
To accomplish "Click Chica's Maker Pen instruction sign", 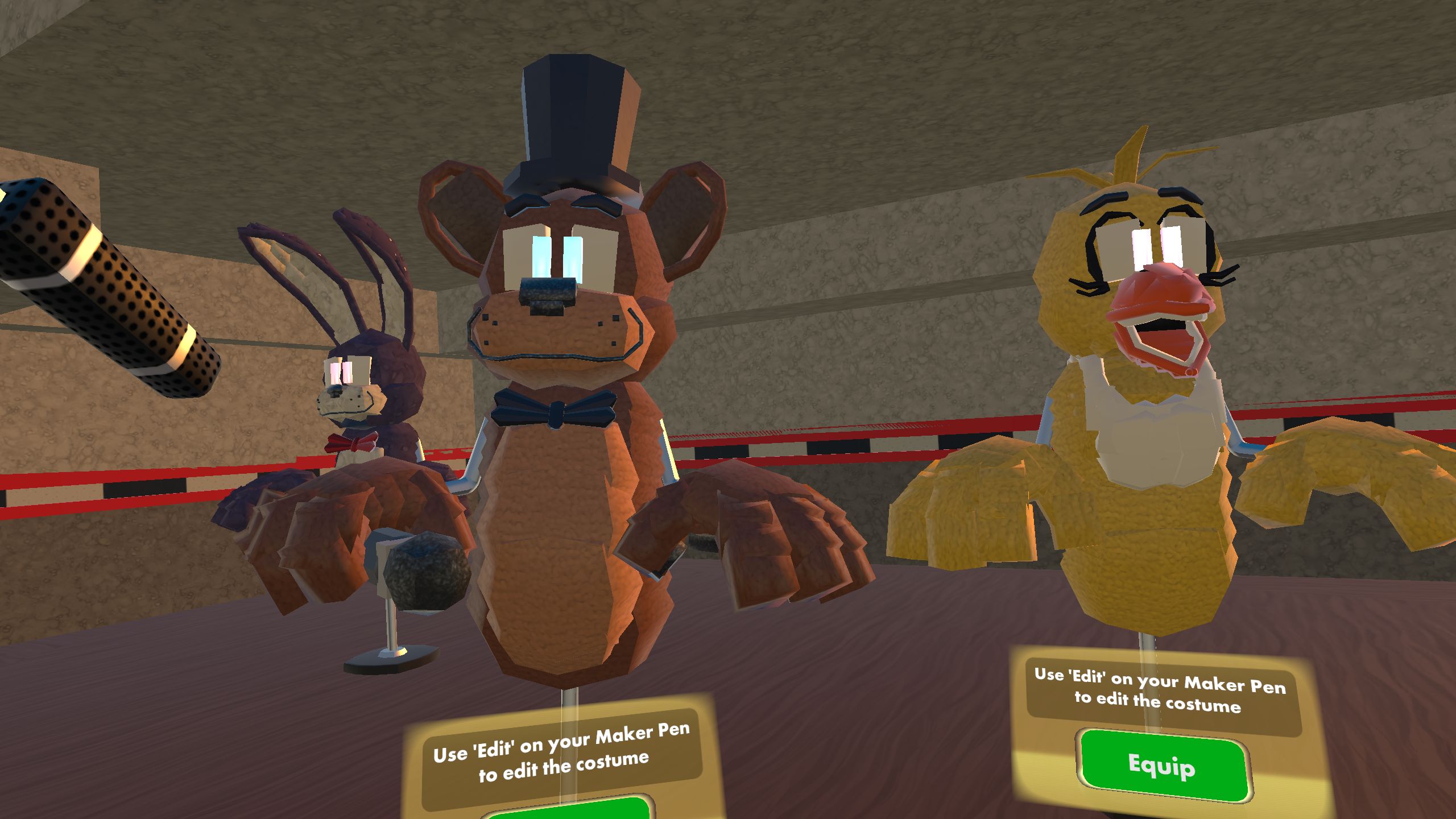I will click(1183, 688).
